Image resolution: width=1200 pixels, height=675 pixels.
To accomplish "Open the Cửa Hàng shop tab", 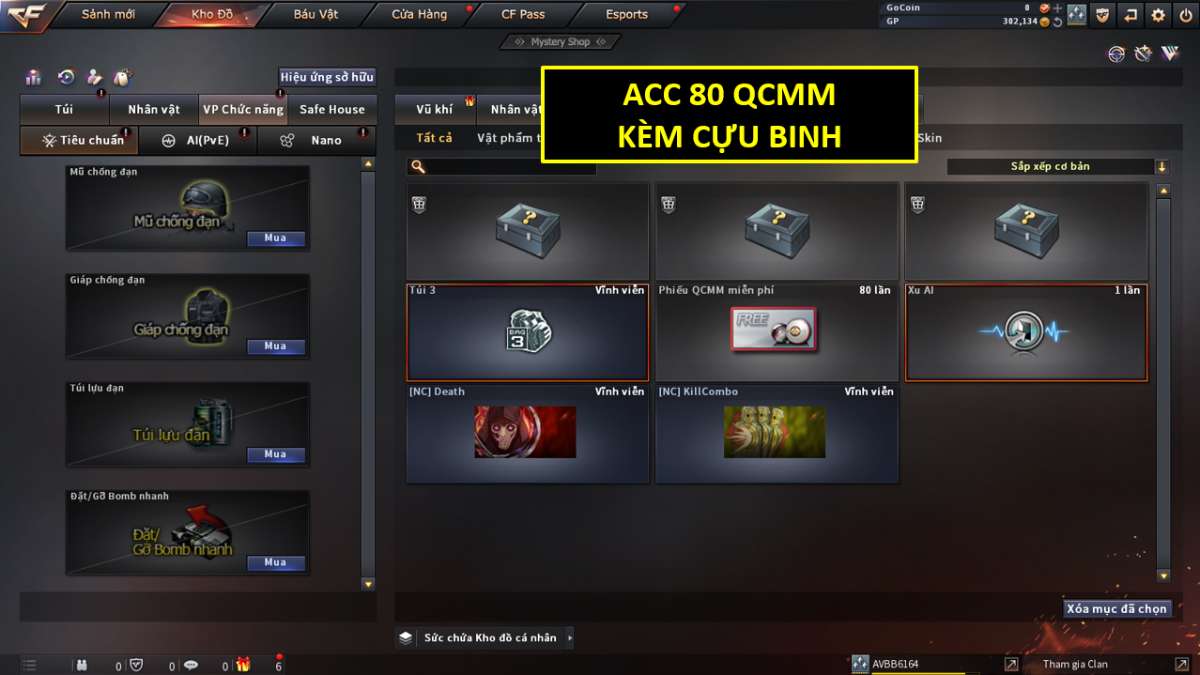I will pyautogui.click(x=419, y=15).
